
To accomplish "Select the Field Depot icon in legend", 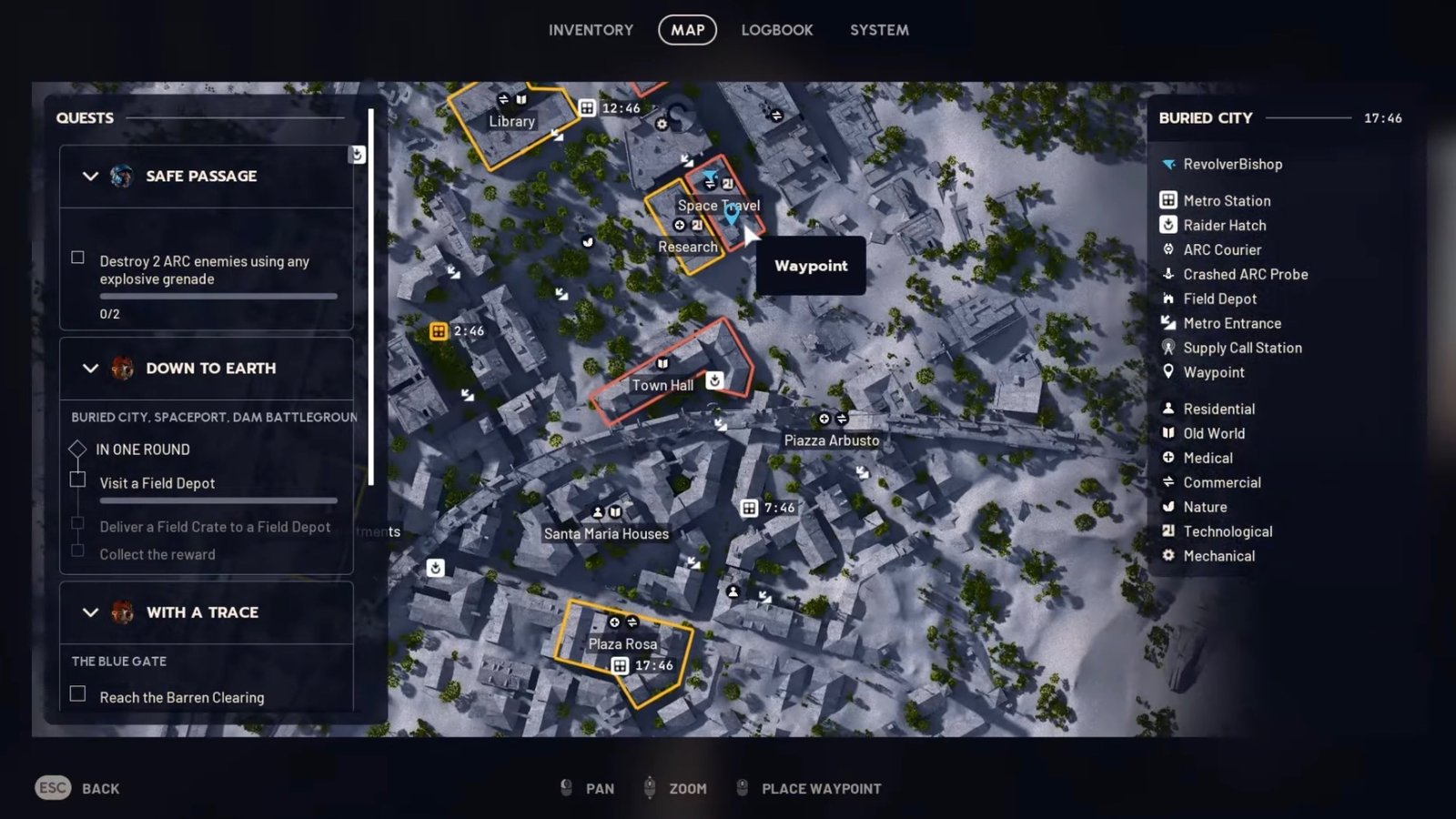I will (1168, 298).
